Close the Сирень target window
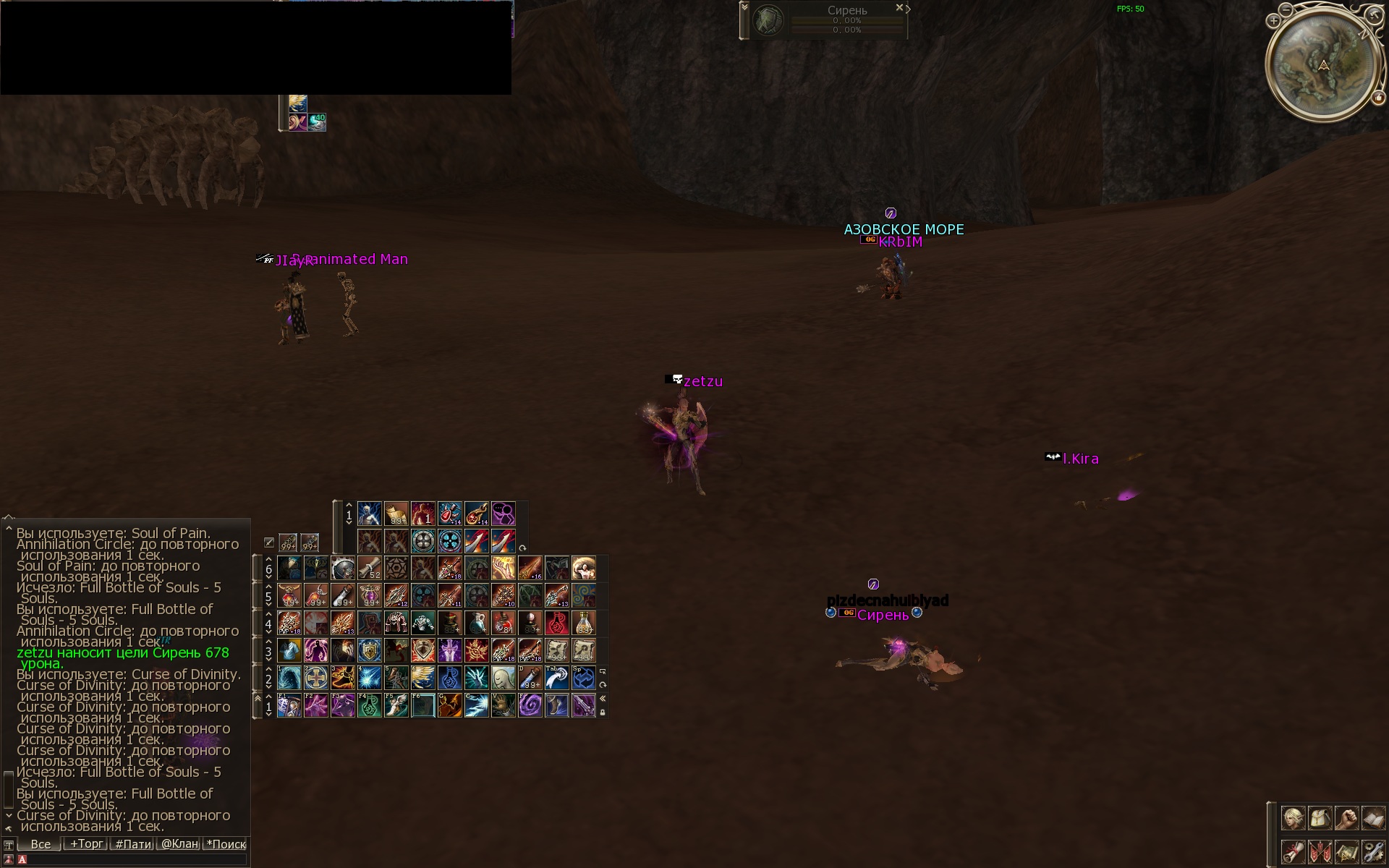The image size is (1389, 868). coord(899,8)
